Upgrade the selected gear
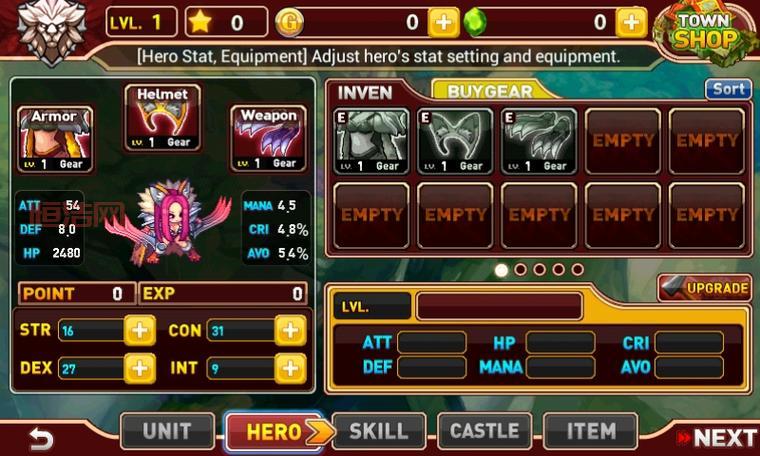Screen dimensions: 760x456 tap(705, 289)
